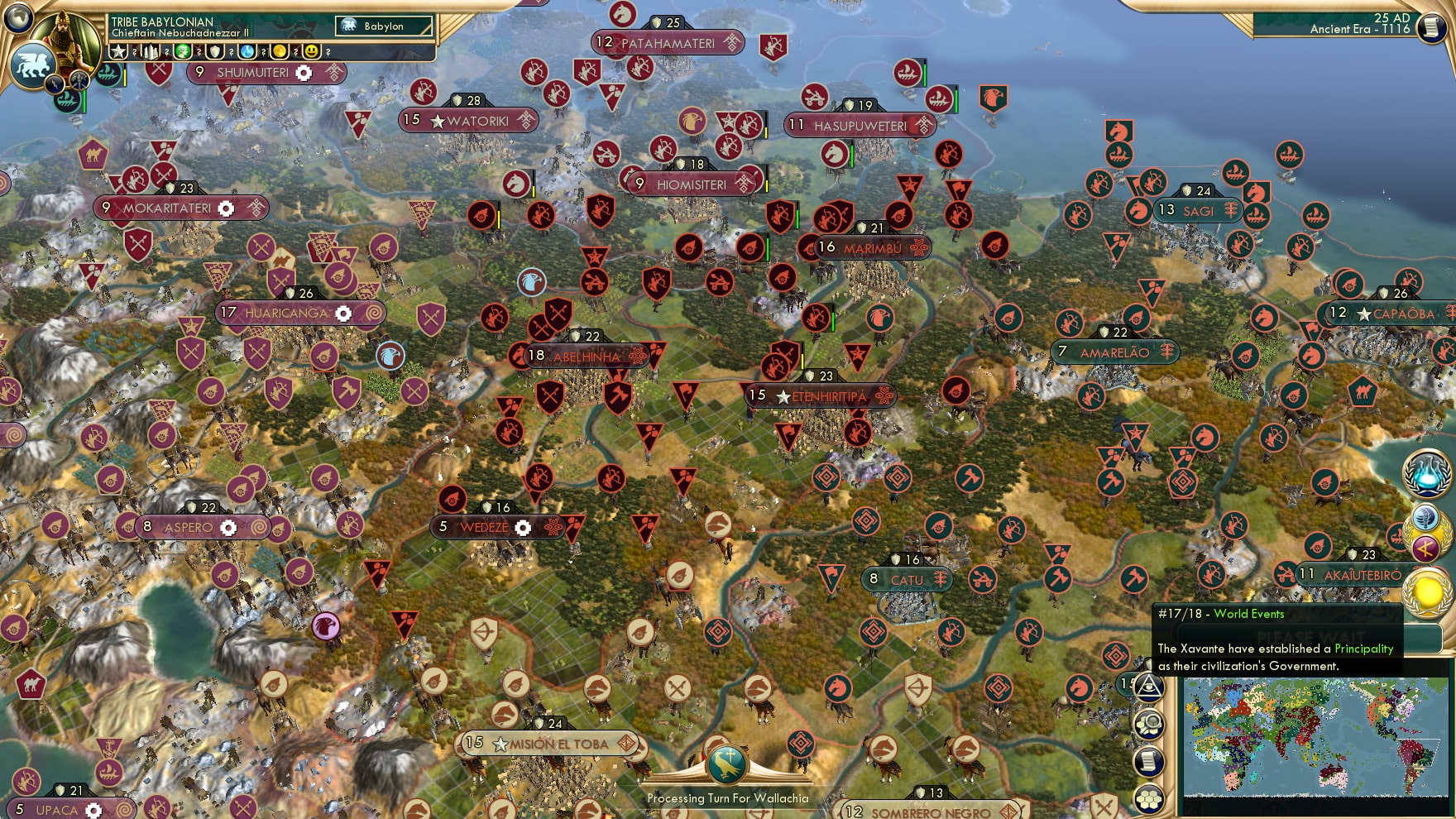Toggle map icon visibility with the eye button

1148,685
